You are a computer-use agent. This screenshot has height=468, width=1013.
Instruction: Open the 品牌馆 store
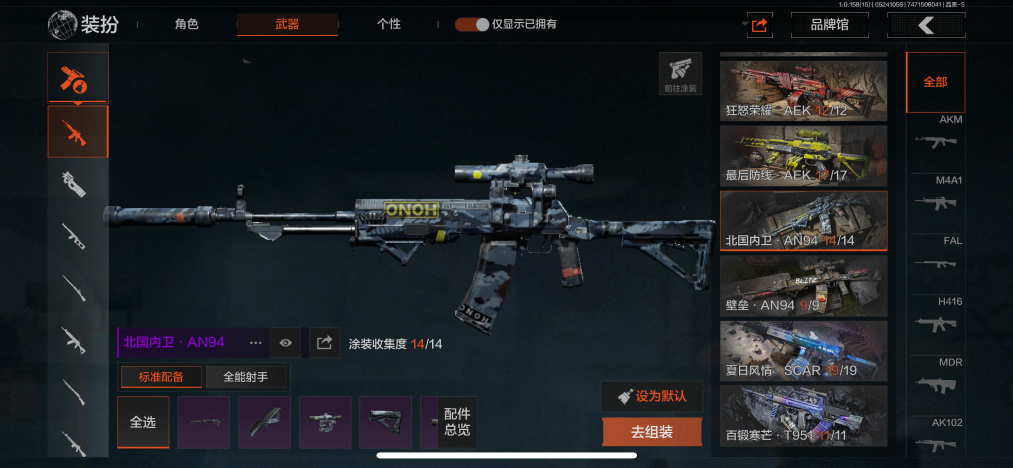[x=829, y=25]
